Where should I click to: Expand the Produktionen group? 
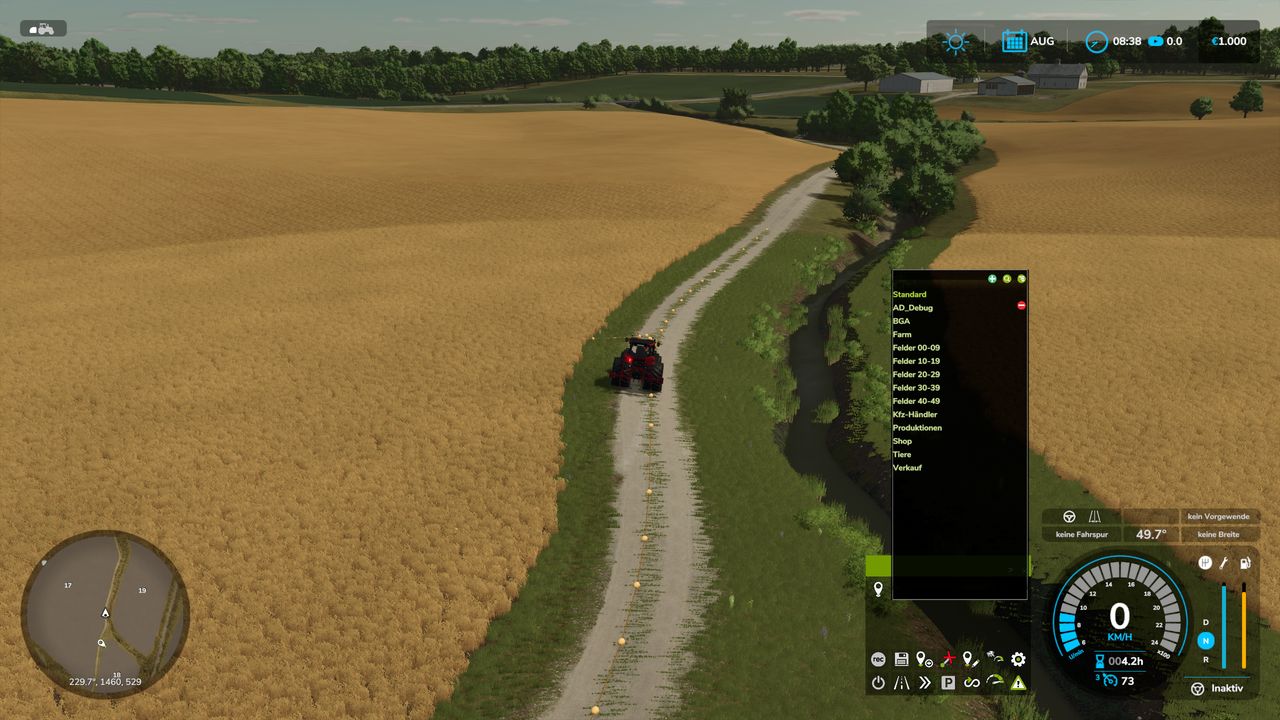(x=917, y=427)
